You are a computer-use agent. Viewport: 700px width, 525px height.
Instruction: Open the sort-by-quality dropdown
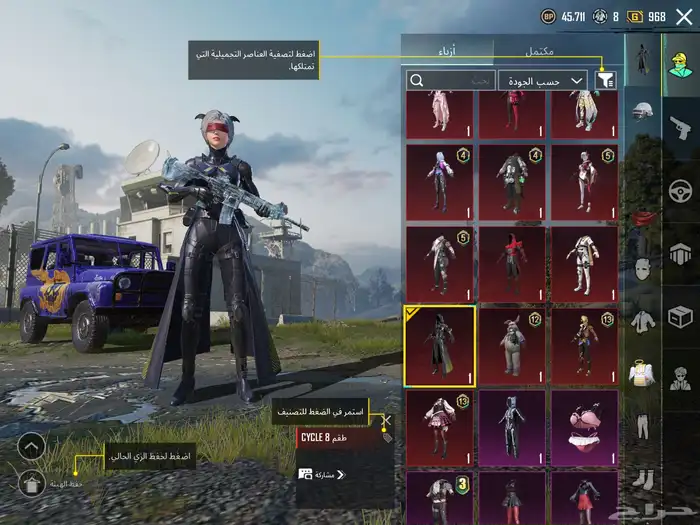click(545, 80)
